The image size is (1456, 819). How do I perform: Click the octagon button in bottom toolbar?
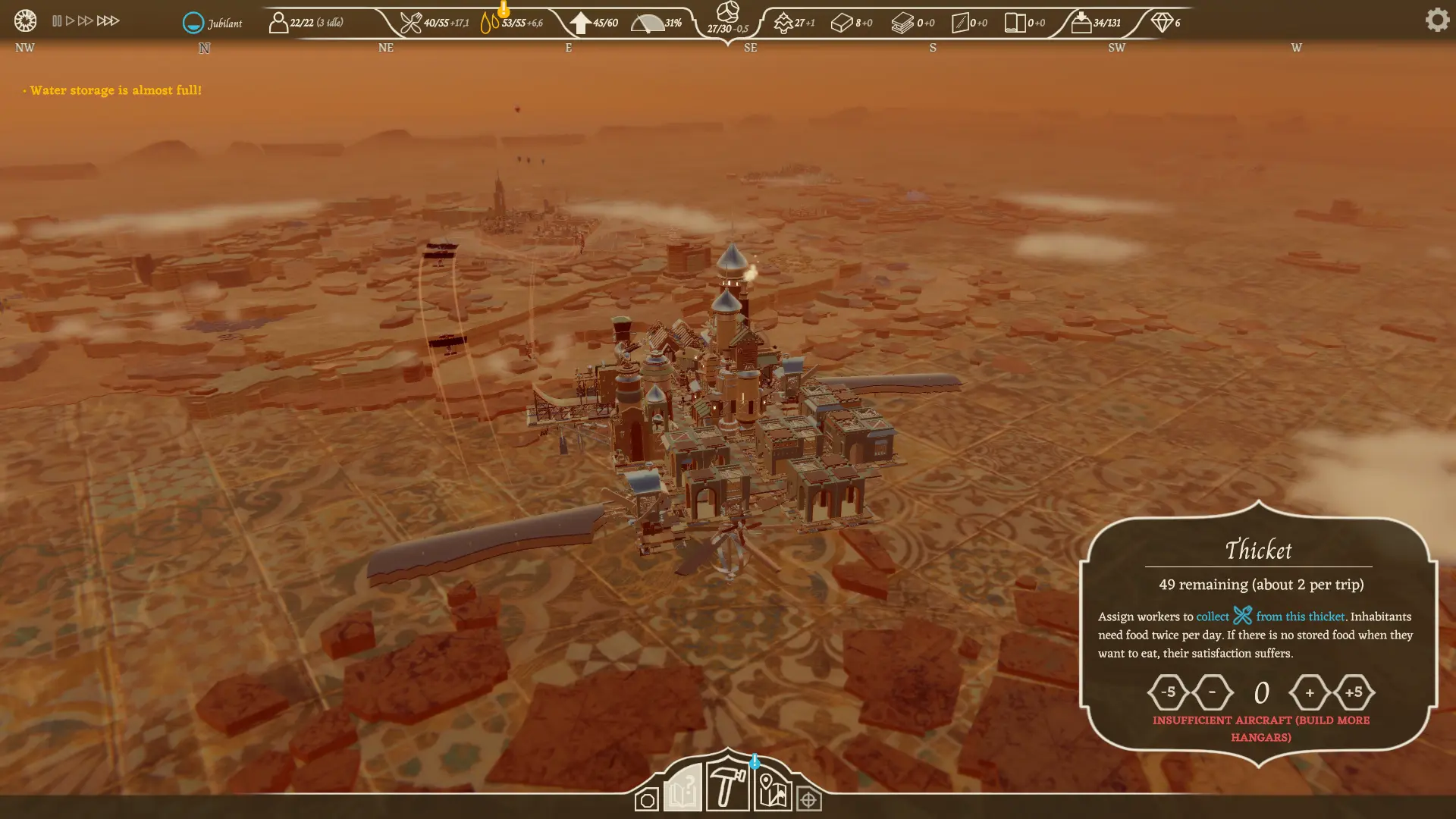pyautogui.click(x=647, y=800)
